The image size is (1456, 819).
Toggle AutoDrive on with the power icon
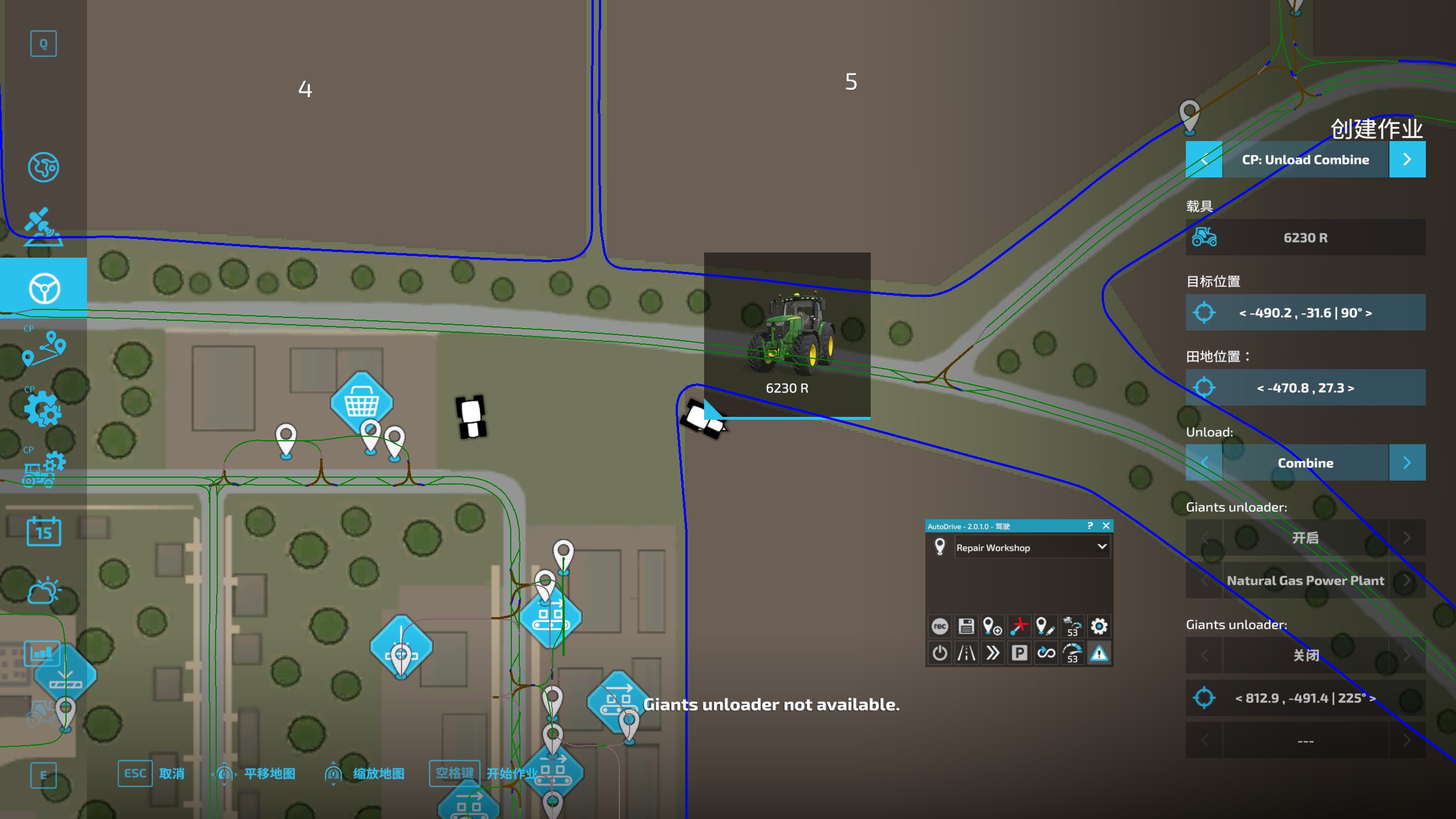(940, 653)
